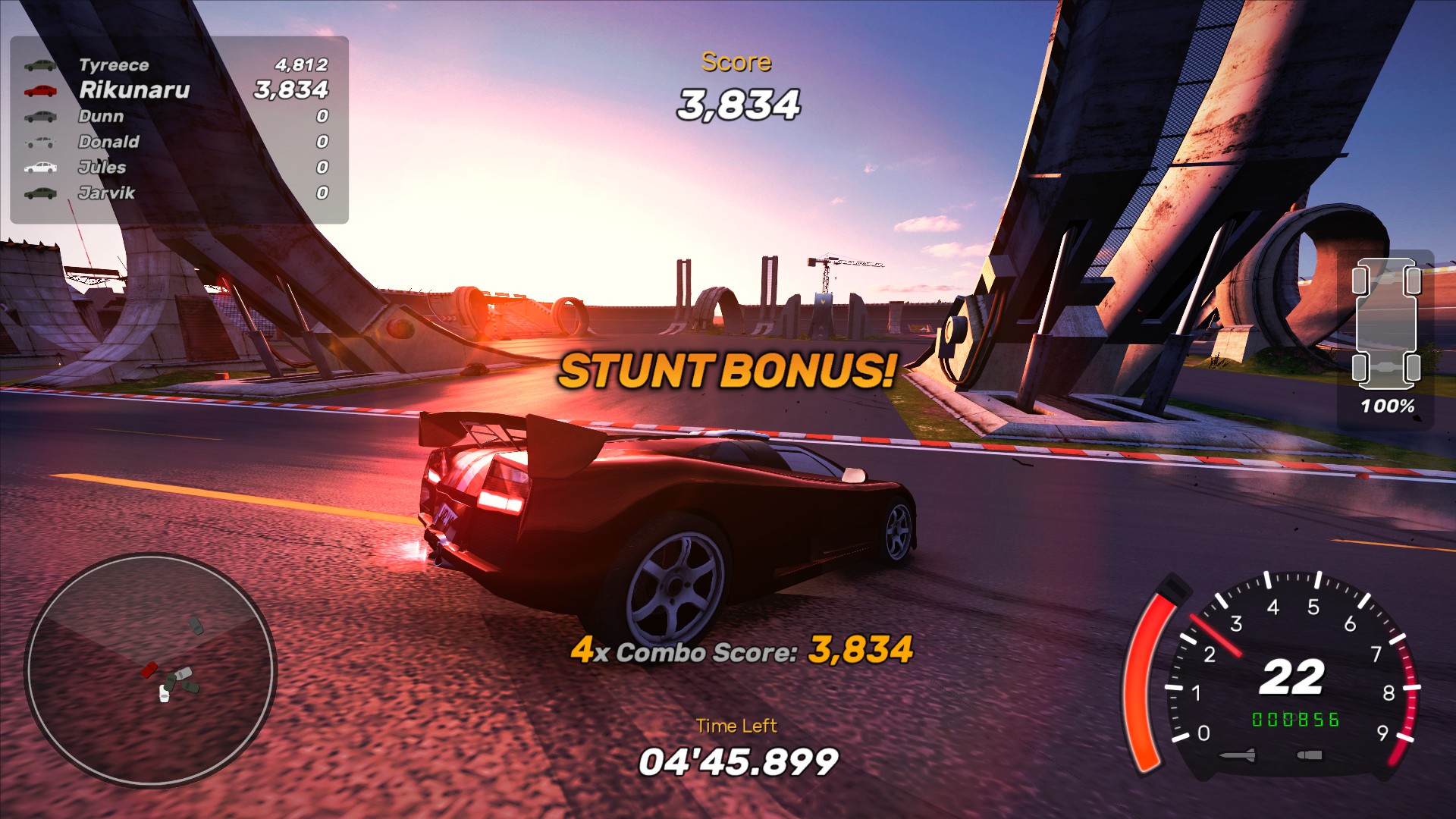Viewport: 1456px width, 819px height.
Task: Select Tyreece's car icon on the leaderboard
Action: coord(42,66)
